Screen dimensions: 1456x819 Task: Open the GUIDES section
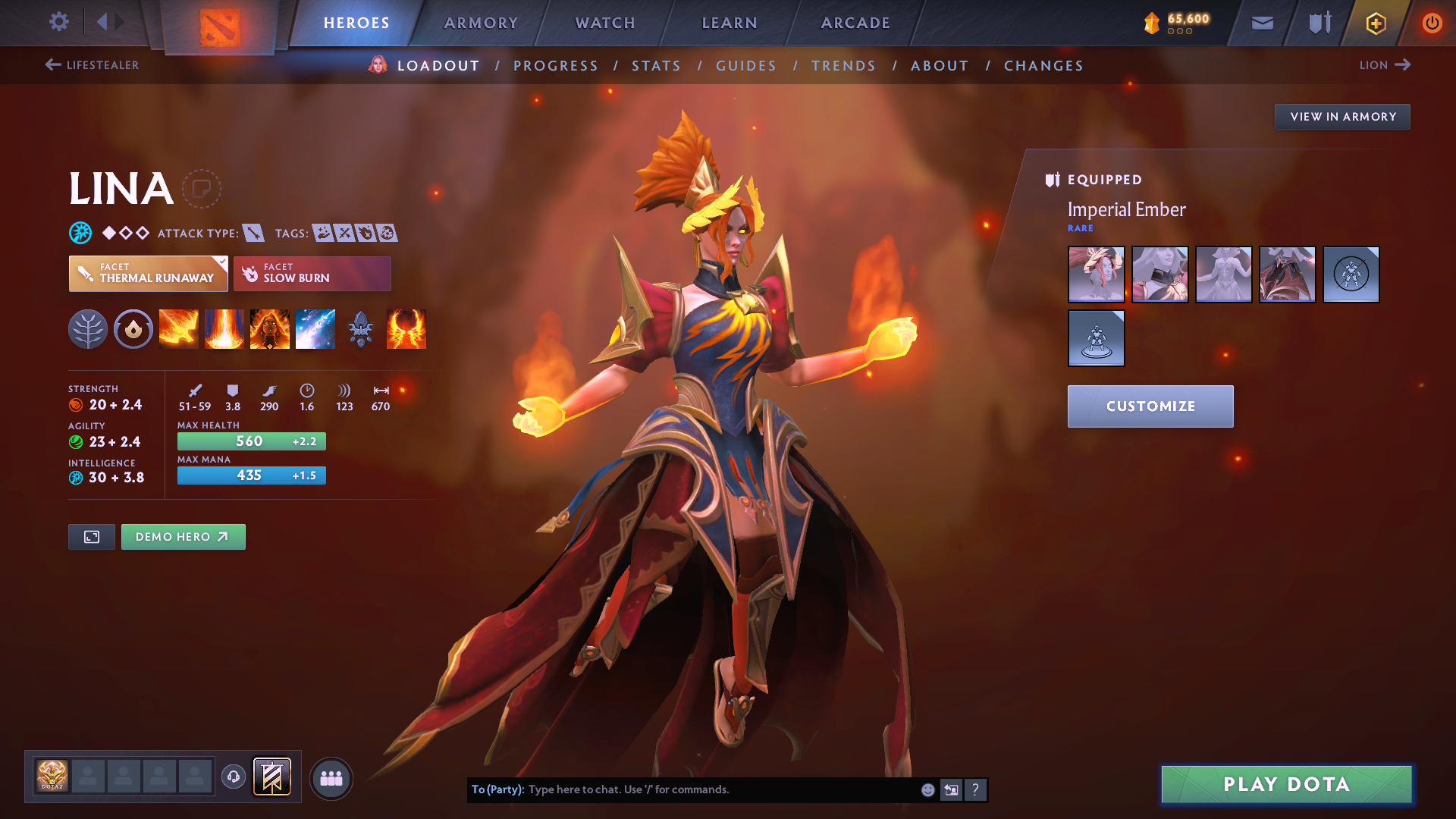(x=745, y=66)
